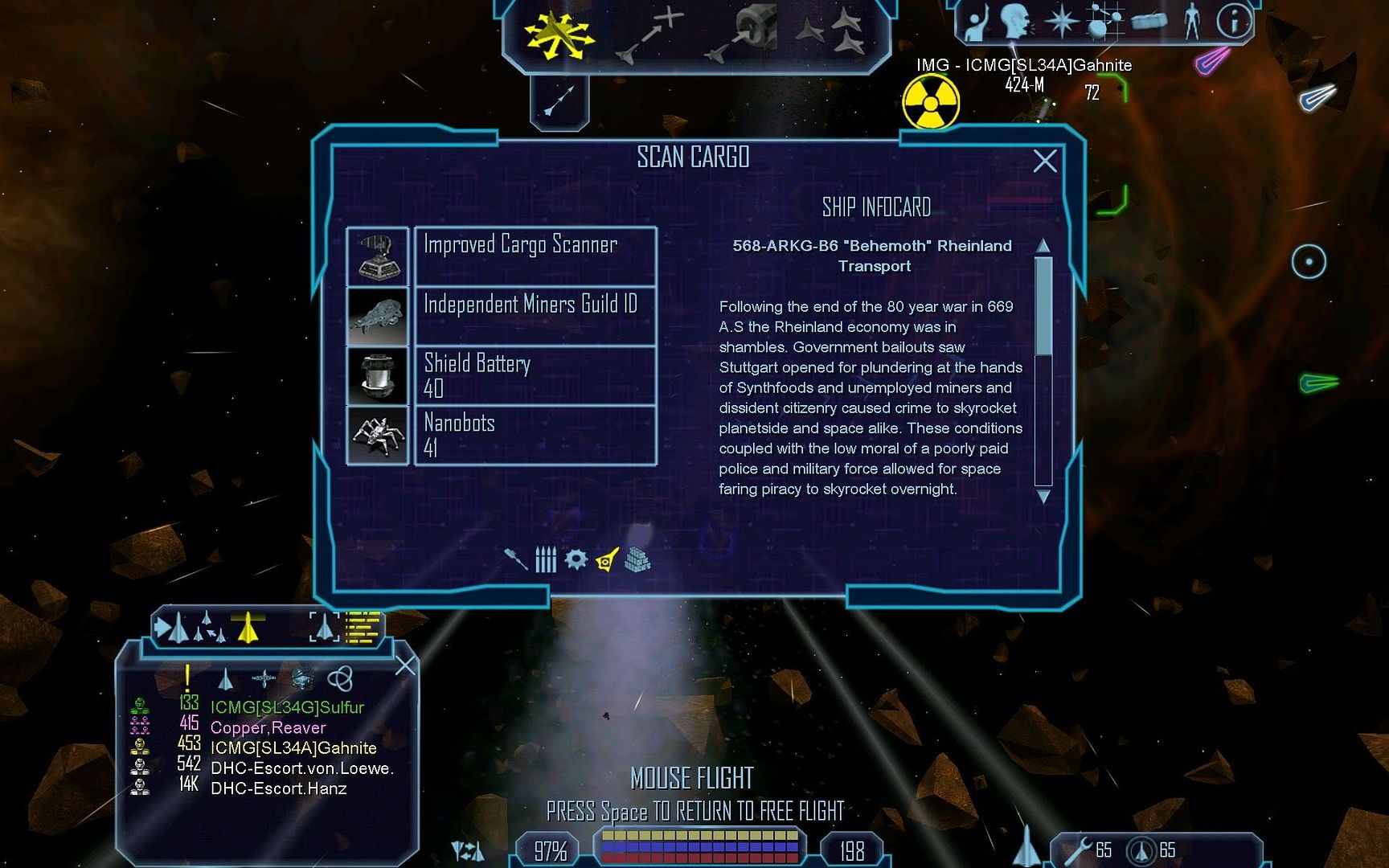The height and width of the screenshot is (868, 1389).
Task: Activate the yellow free flight maneuver icon
Action: (558, 35)
